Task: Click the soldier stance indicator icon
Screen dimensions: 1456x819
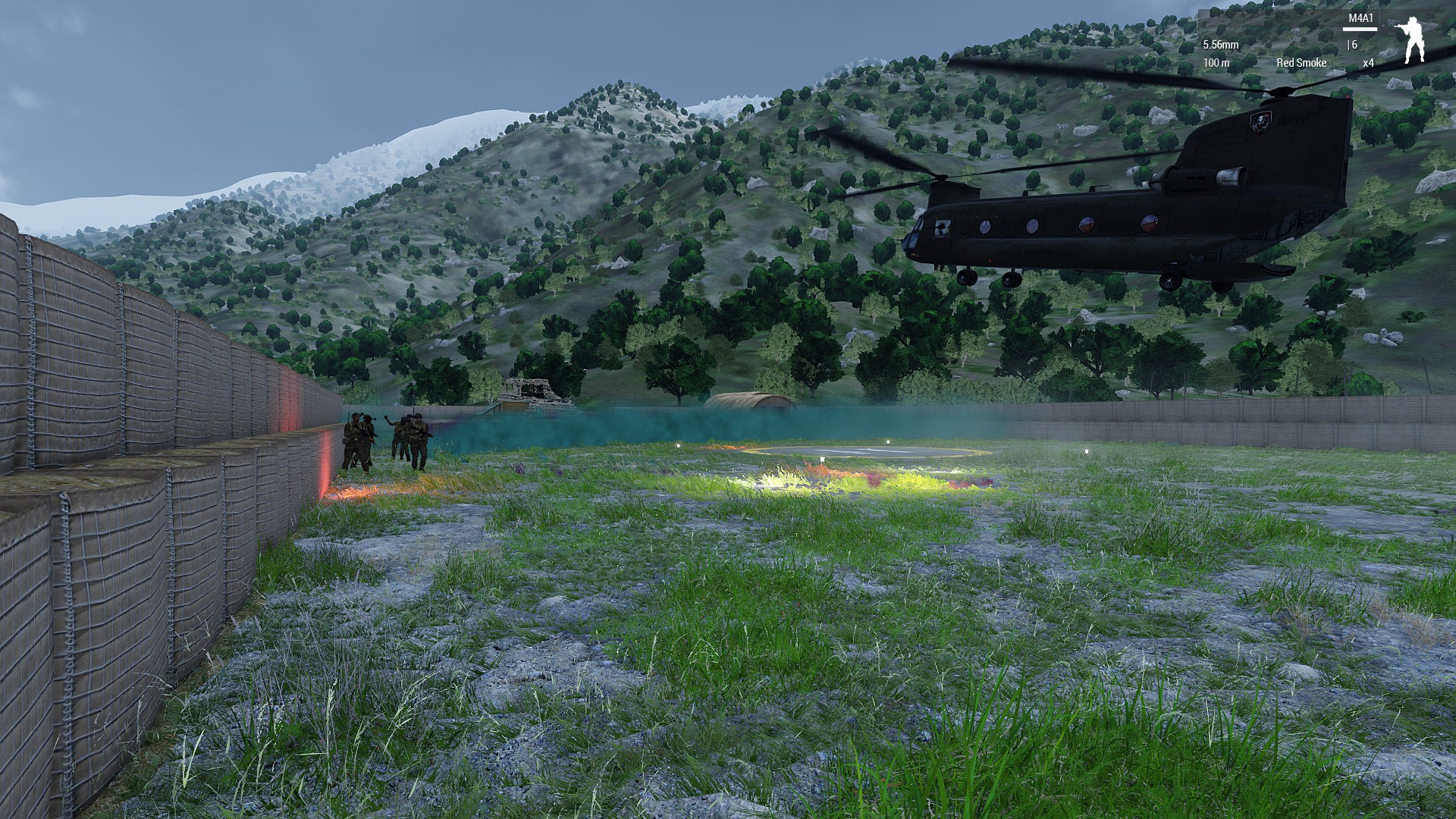Action: pyautogui.click(x=1411, y=39)
